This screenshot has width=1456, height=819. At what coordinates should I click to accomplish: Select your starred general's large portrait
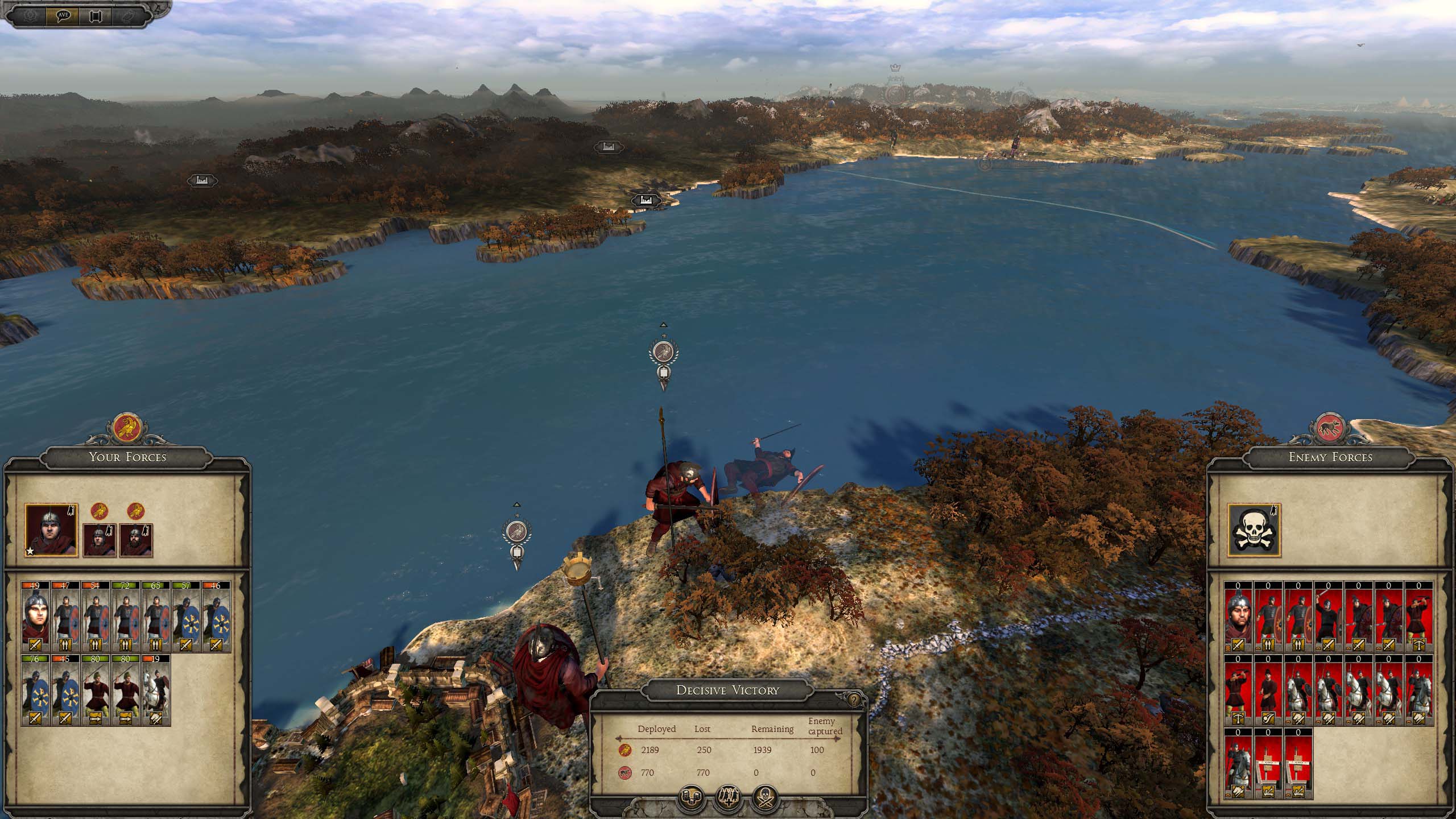[x=51, y=530]
